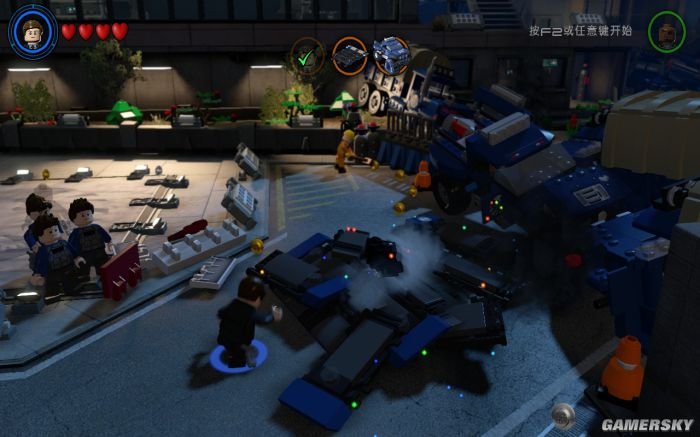Select the player two character portrait
Viewport: 700px width, 437px height.
tap(666, 31)
